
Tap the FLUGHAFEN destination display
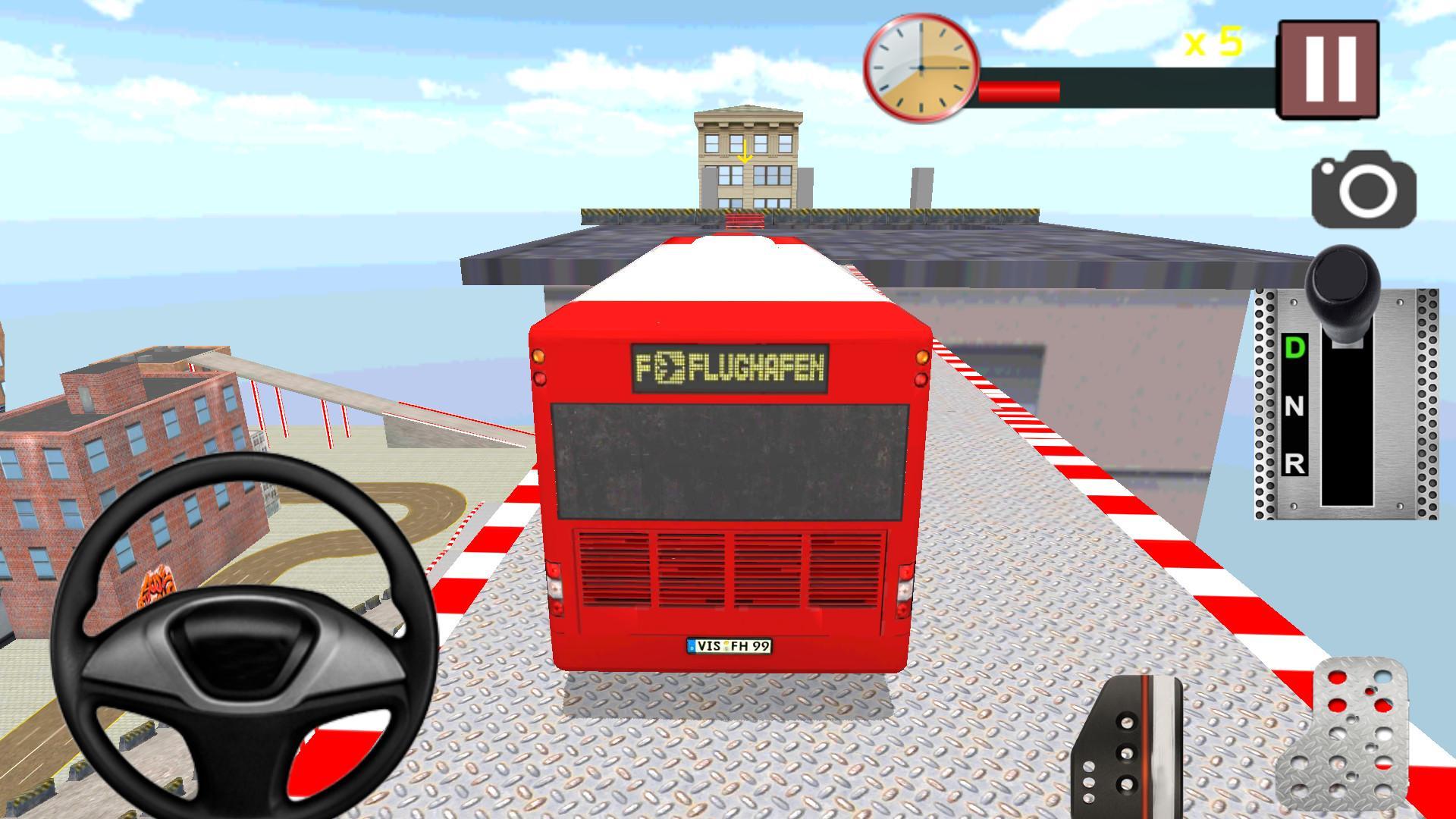pyautogui.click(x=732, y=366)
